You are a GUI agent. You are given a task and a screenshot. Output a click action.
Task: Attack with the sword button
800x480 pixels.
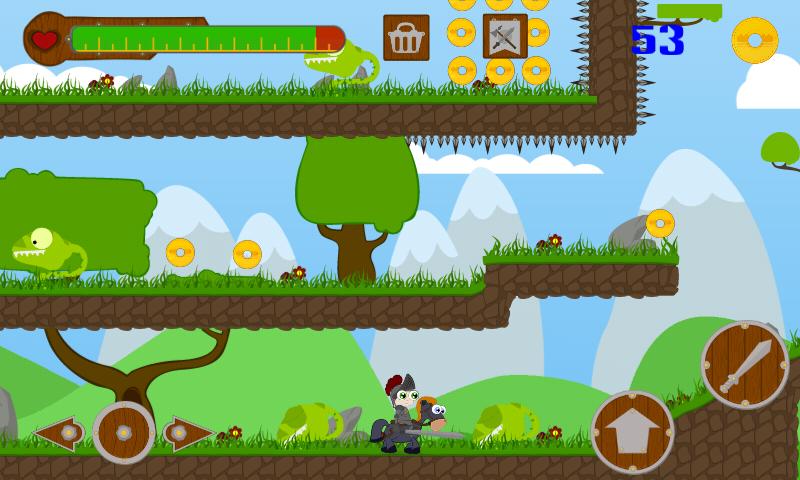(745, 365)
